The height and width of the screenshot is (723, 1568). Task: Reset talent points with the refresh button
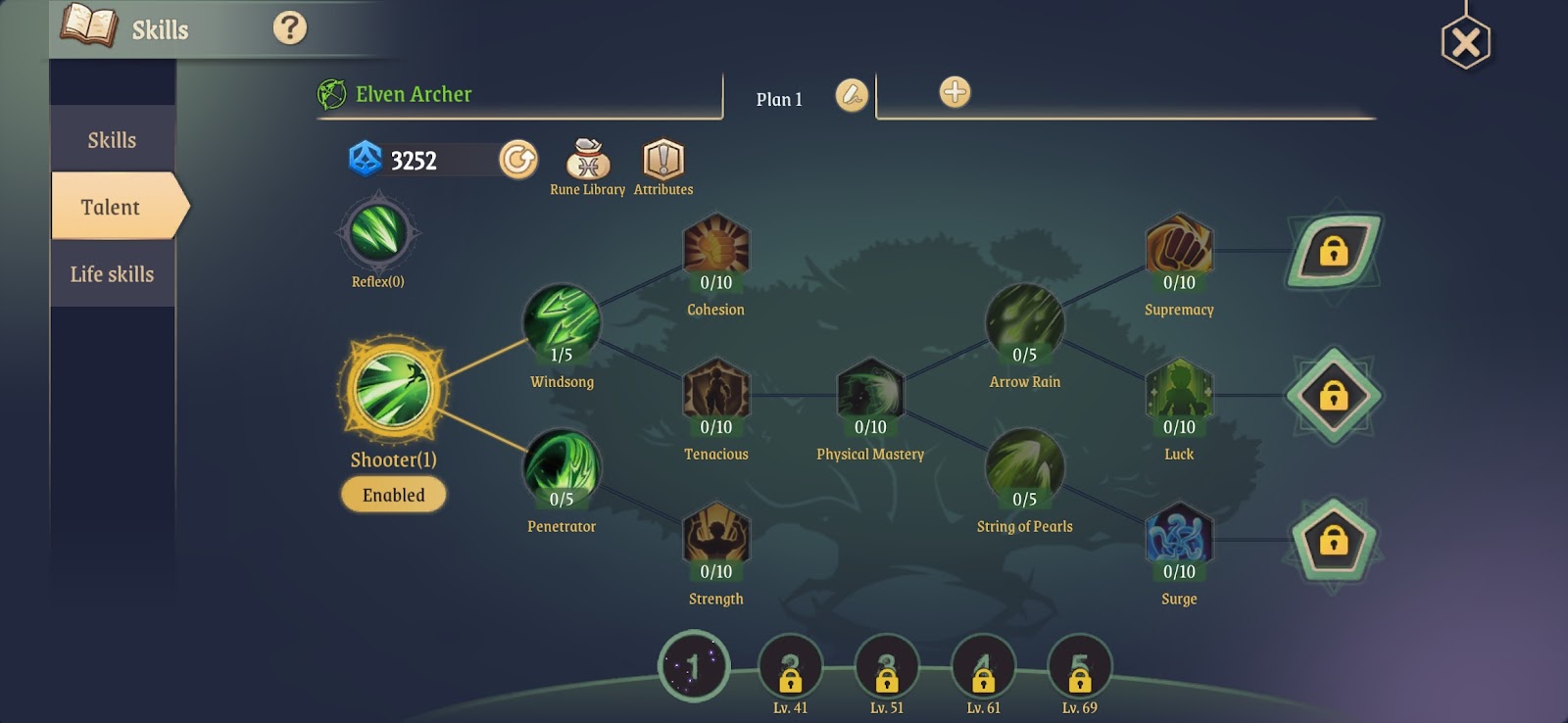coord(518,159)
